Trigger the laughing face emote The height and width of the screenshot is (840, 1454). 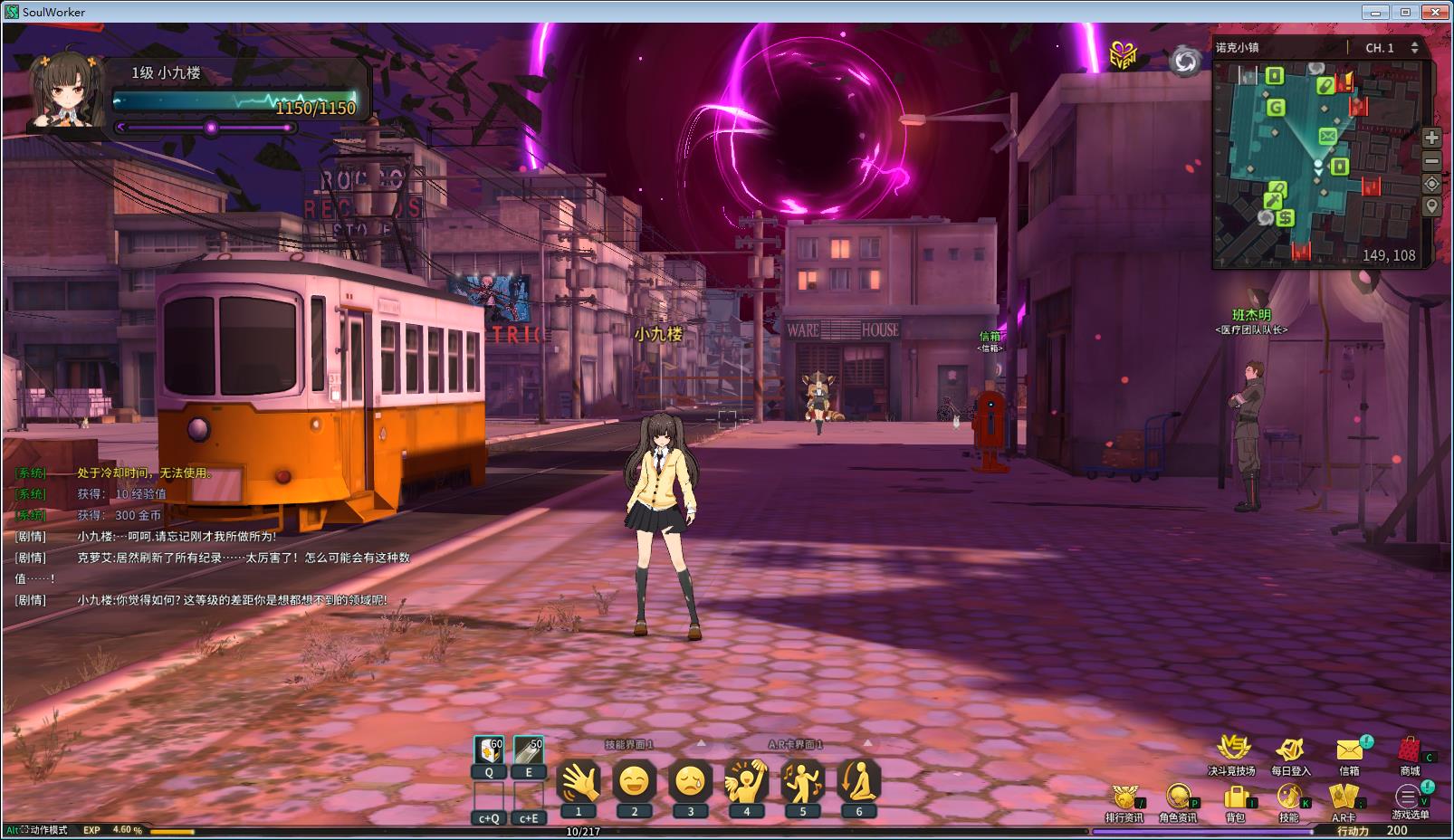click(x=635, y=780)
